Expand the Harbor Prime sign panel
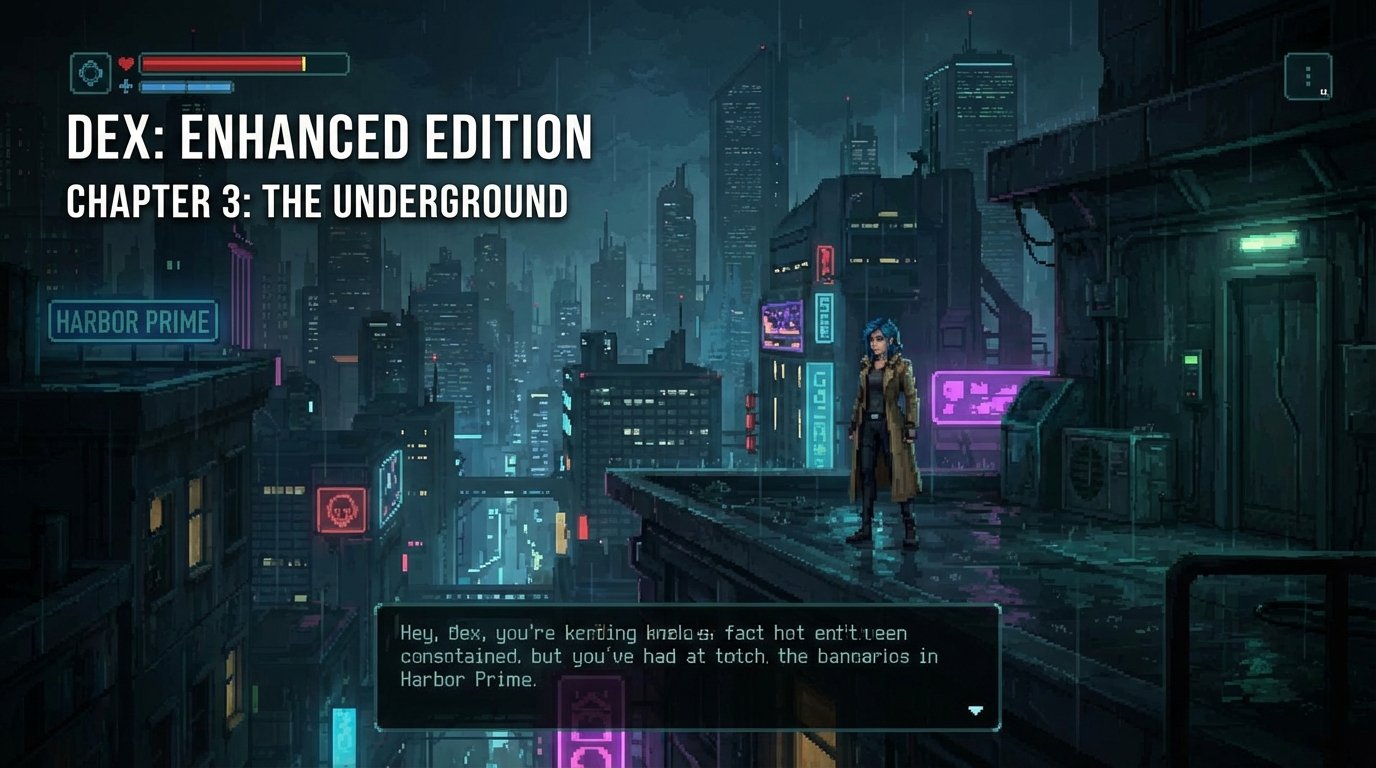Viewport: 1376px width, 768px height. (133, 321)
